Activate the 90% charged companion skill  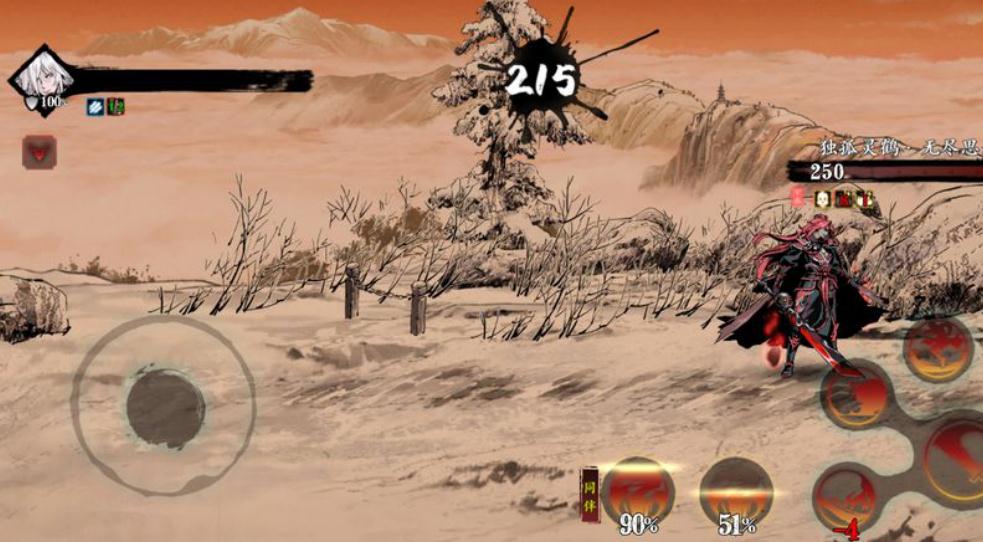click(638, 490)
